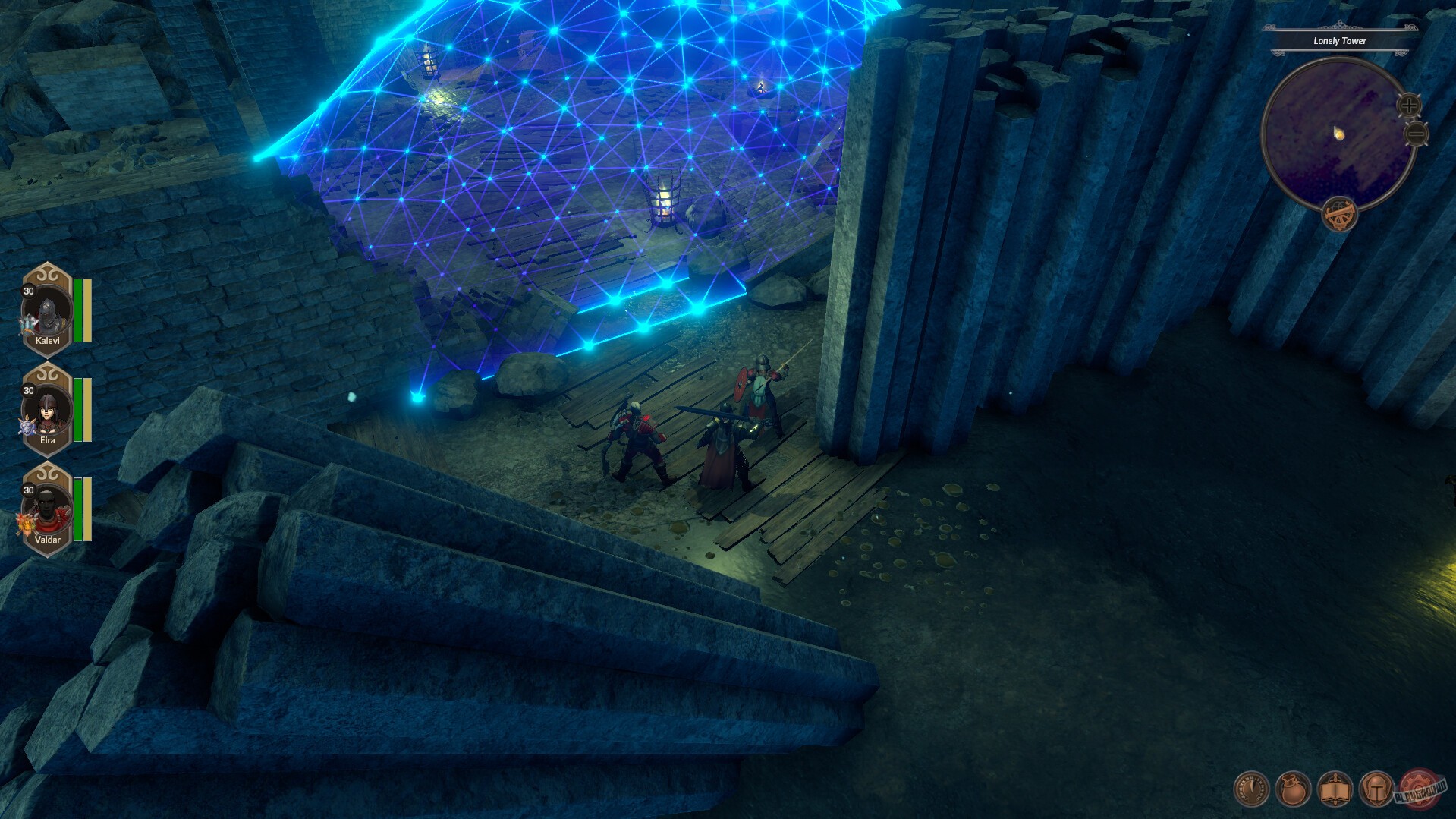Click Eira's yellow resource bar
The image size is (1456, 819).
[87, 409]
